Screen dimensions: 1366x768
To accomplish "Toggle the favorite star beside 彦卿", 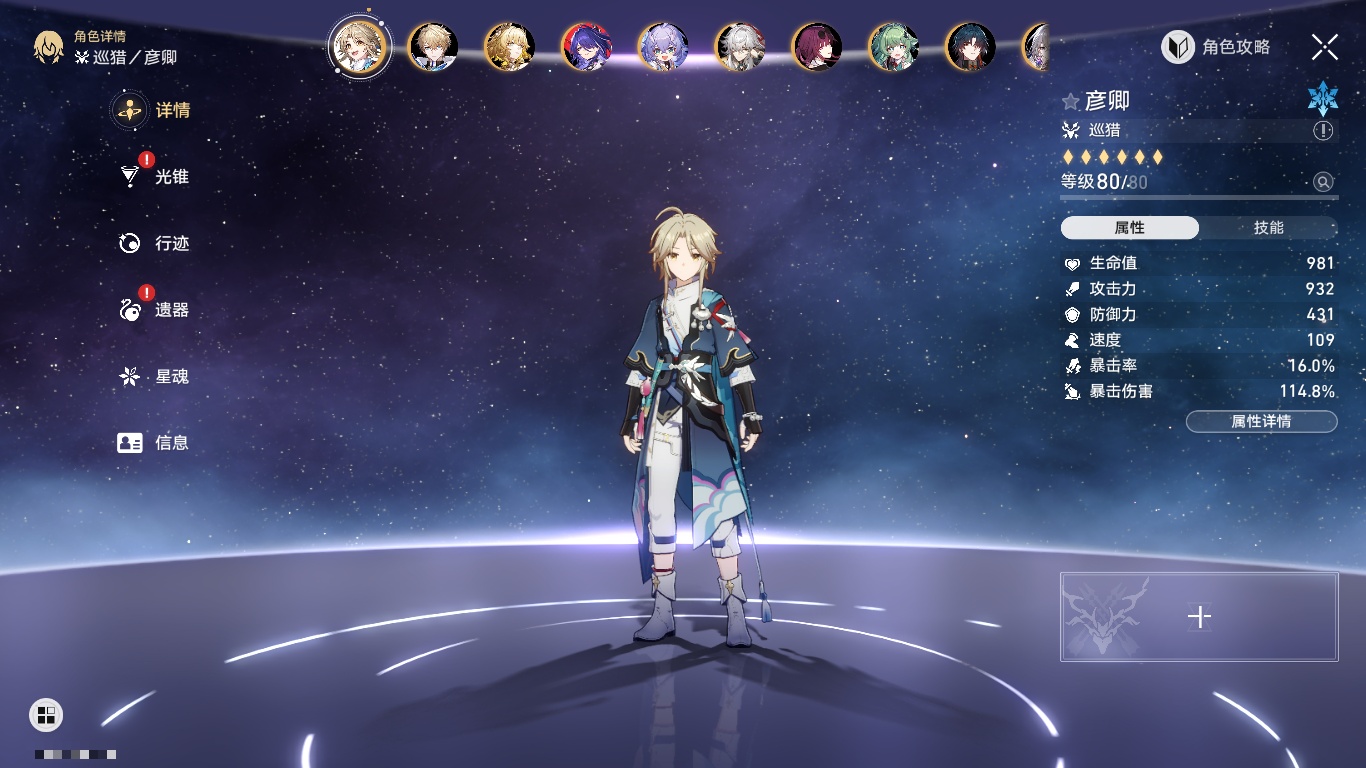I will [1071, 101].
